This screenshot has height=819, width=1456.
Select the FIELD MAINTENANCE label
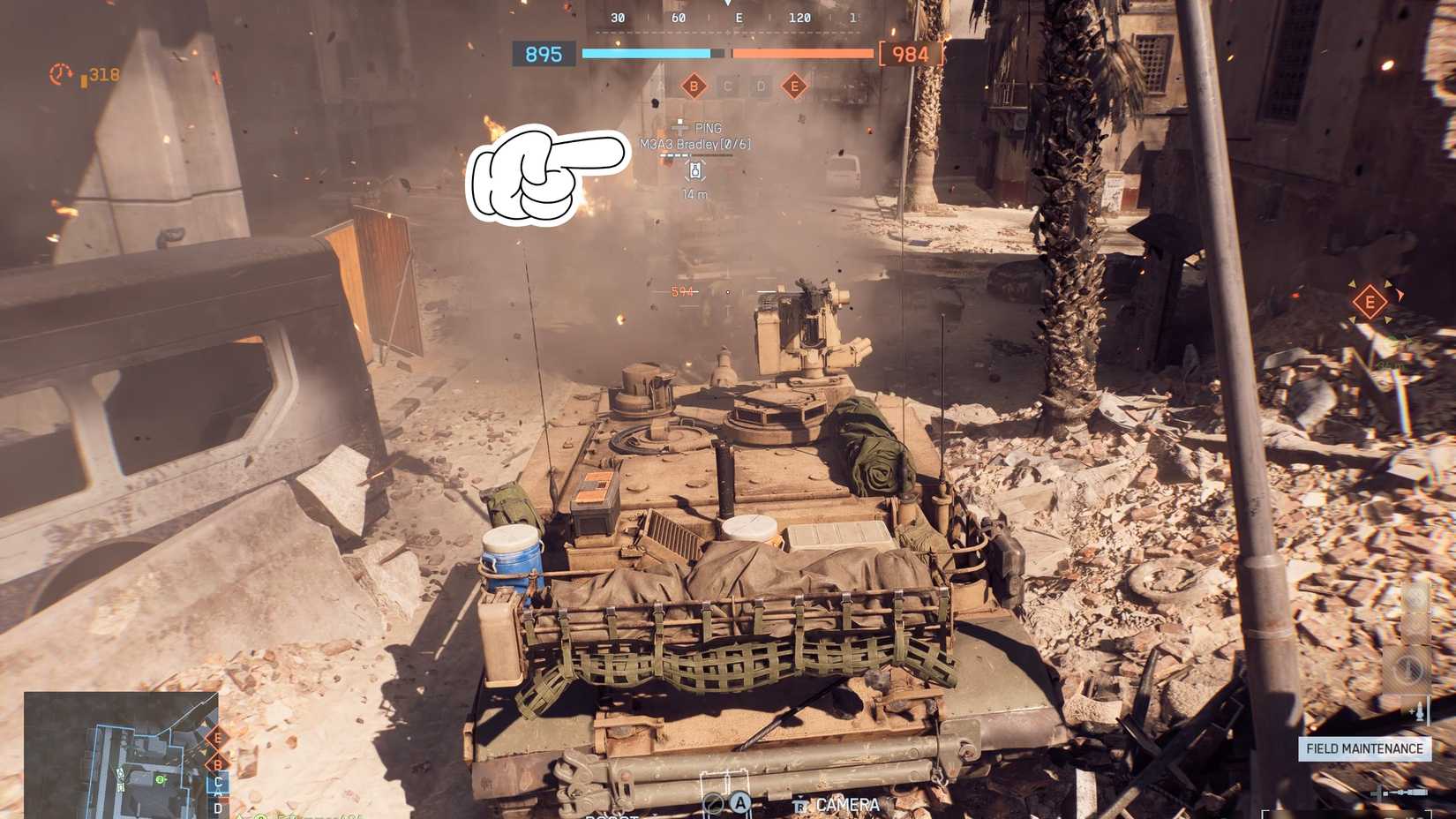[1364, 748]
